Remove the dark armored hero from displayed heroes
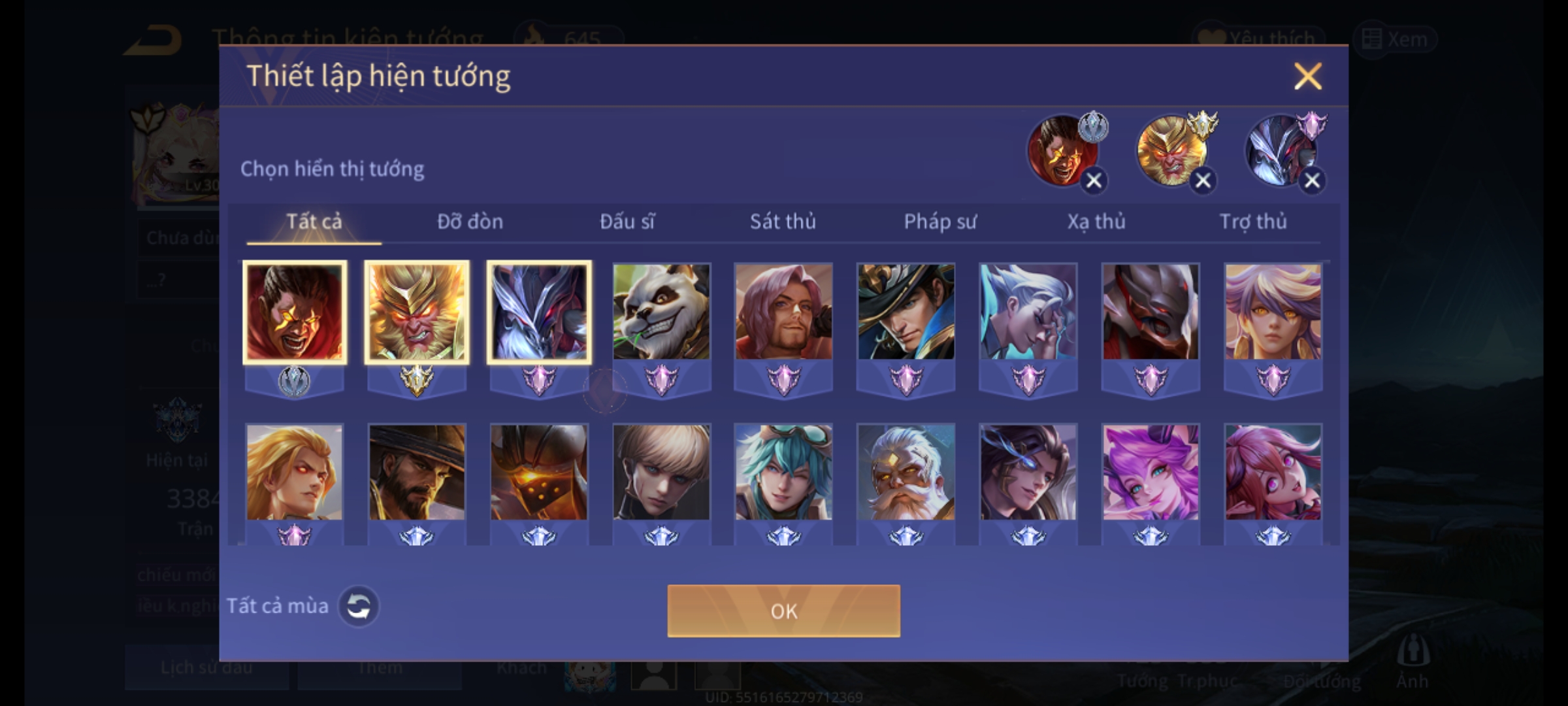 point(1312,181)
